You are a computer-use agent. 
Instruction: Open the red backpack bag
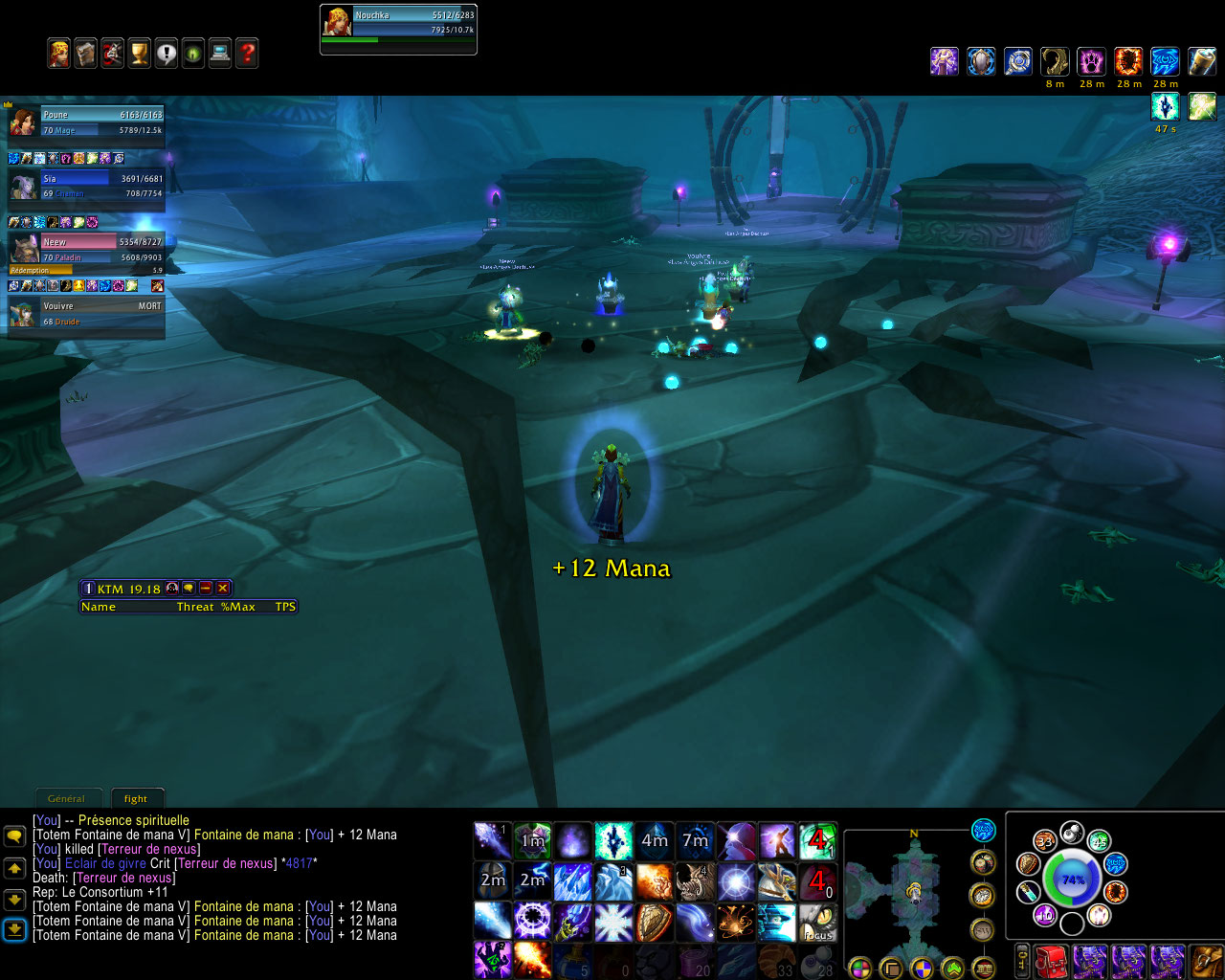(1052, 961)
